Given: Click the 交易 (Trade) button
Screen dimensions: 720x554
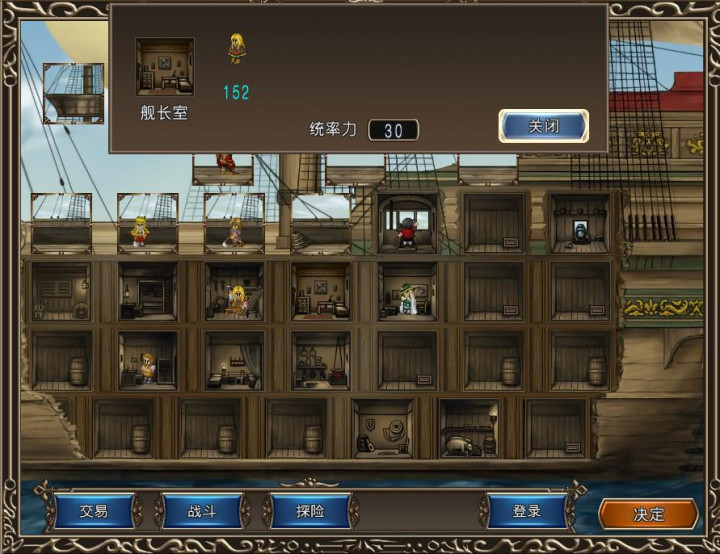Looking at the screenshot, I should coord(93,512).
